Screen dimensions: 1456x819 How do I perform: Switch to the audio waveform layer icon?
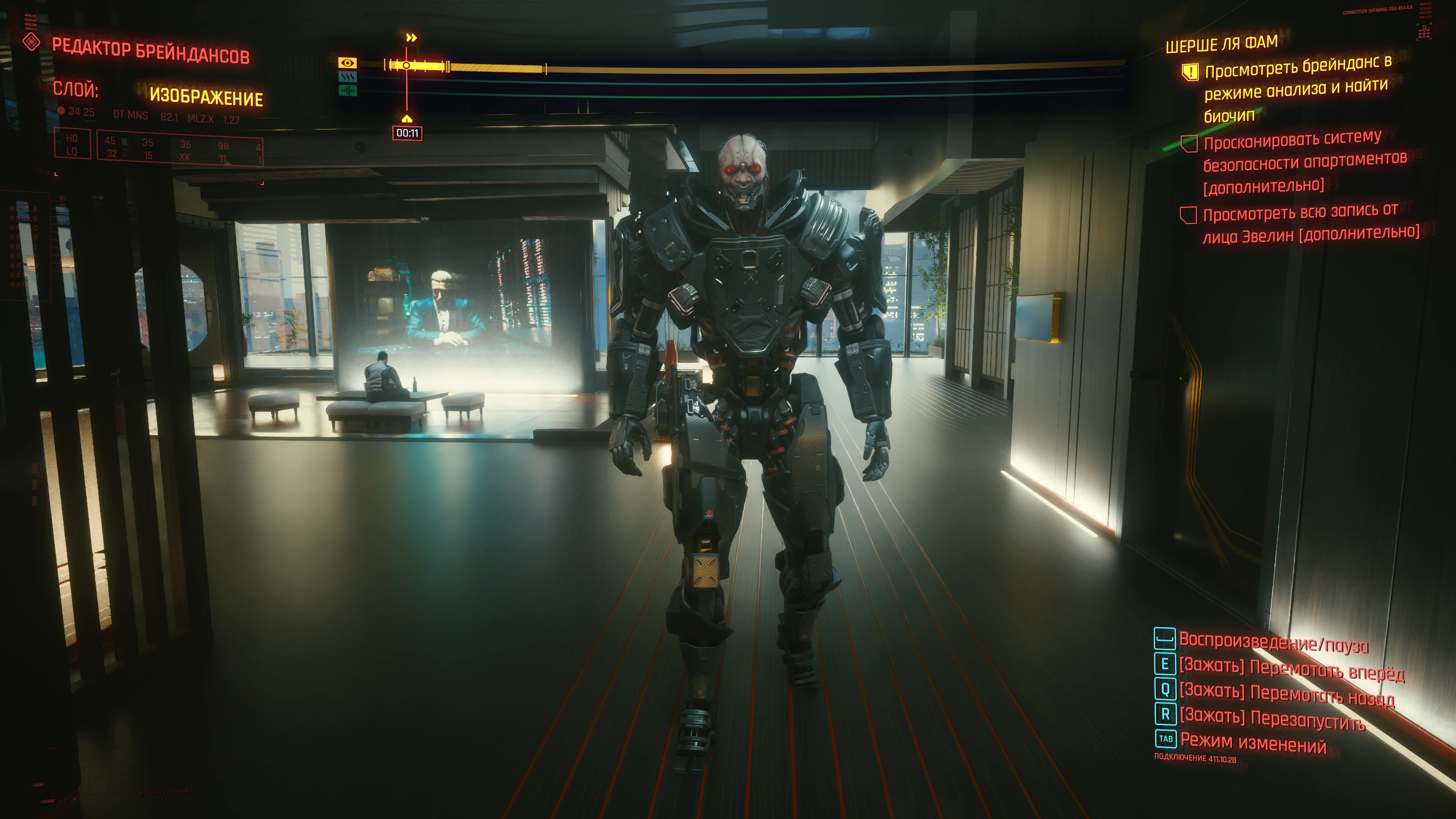pos(347,90)
